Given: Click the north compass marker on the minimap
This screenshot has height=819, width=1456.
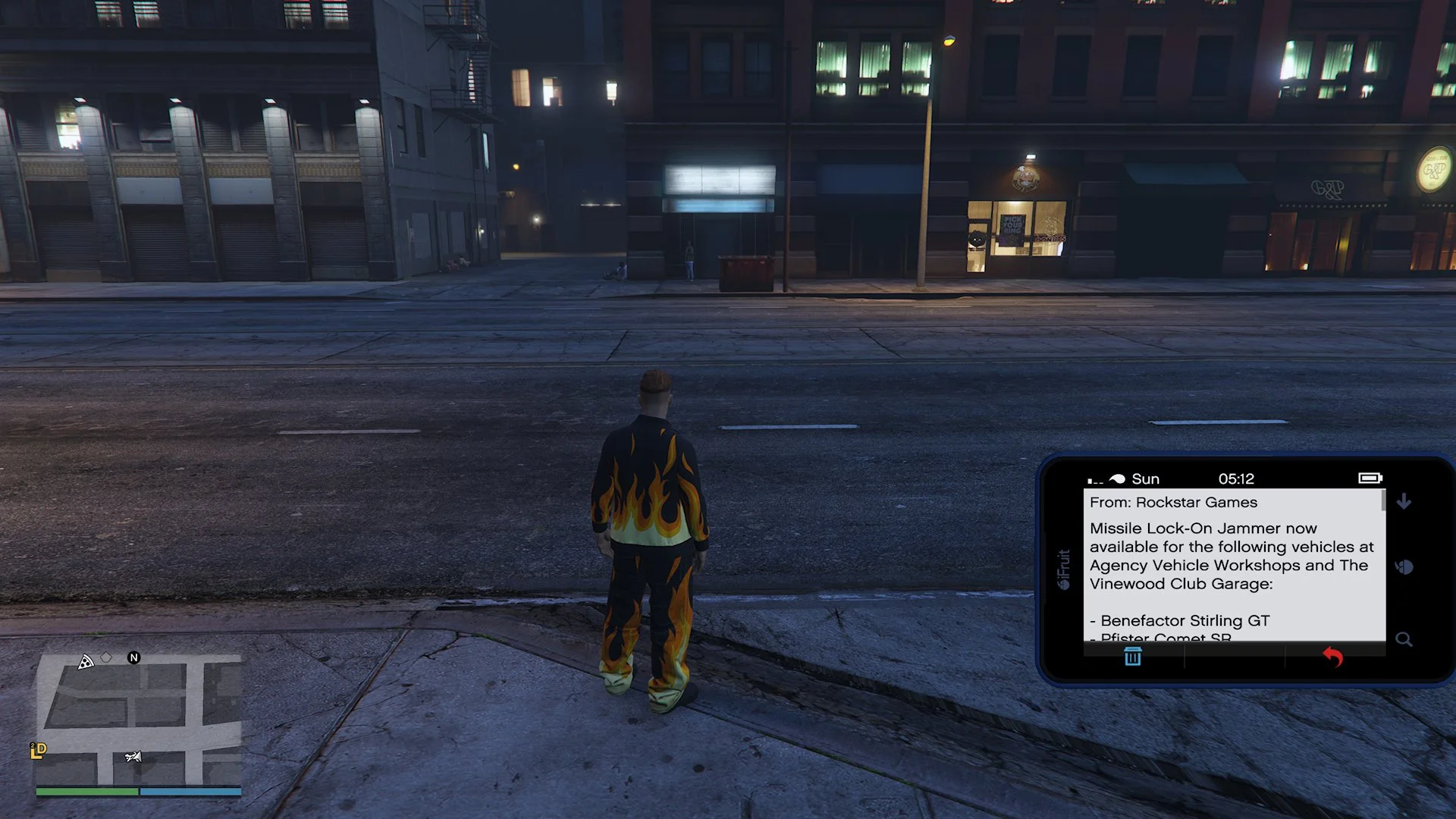Looking at the screenshot, I should (134, 657).
